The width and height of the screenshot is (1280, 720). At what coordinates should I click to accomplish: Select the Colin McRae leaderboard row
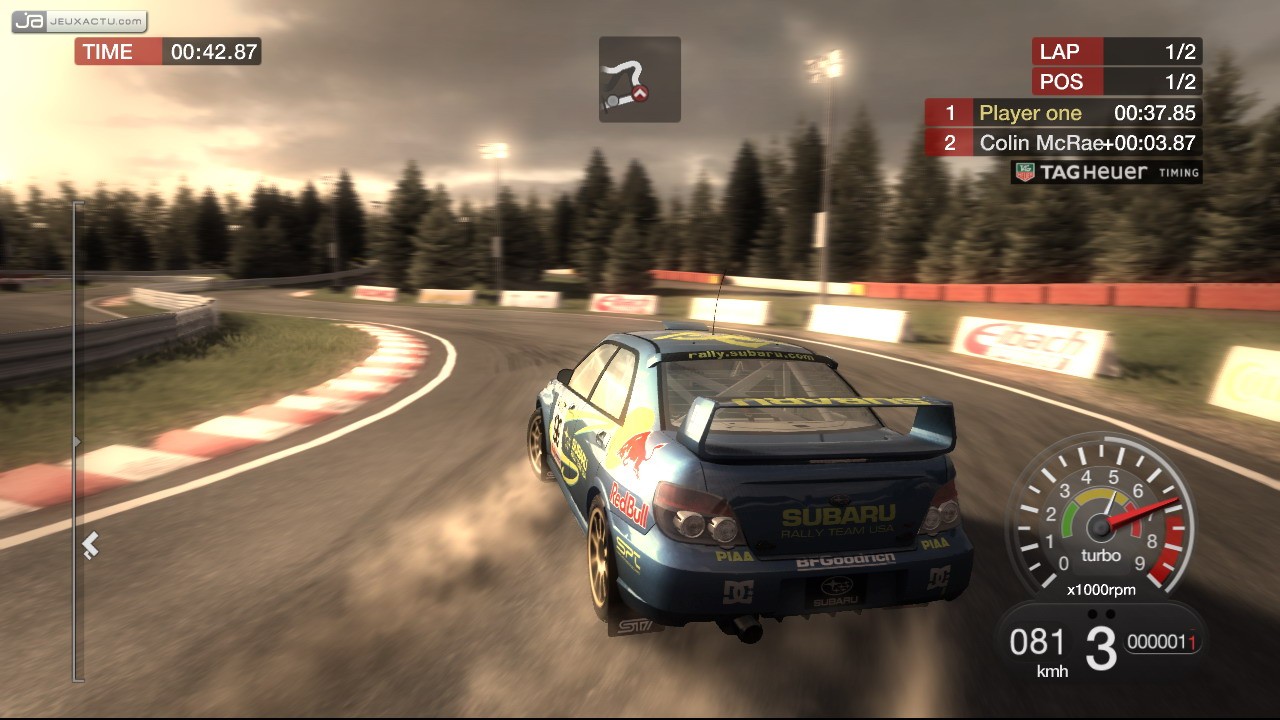click(x=1062, y=143)
